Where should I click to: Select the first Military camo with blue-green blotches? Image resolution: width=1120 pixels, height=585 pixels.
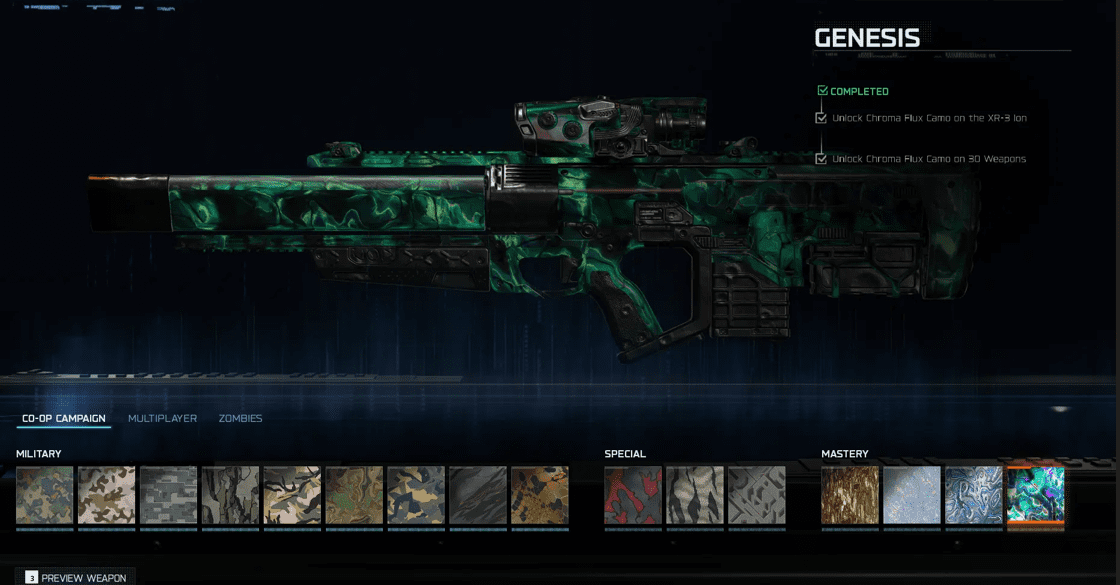click(x=45, y=495)
